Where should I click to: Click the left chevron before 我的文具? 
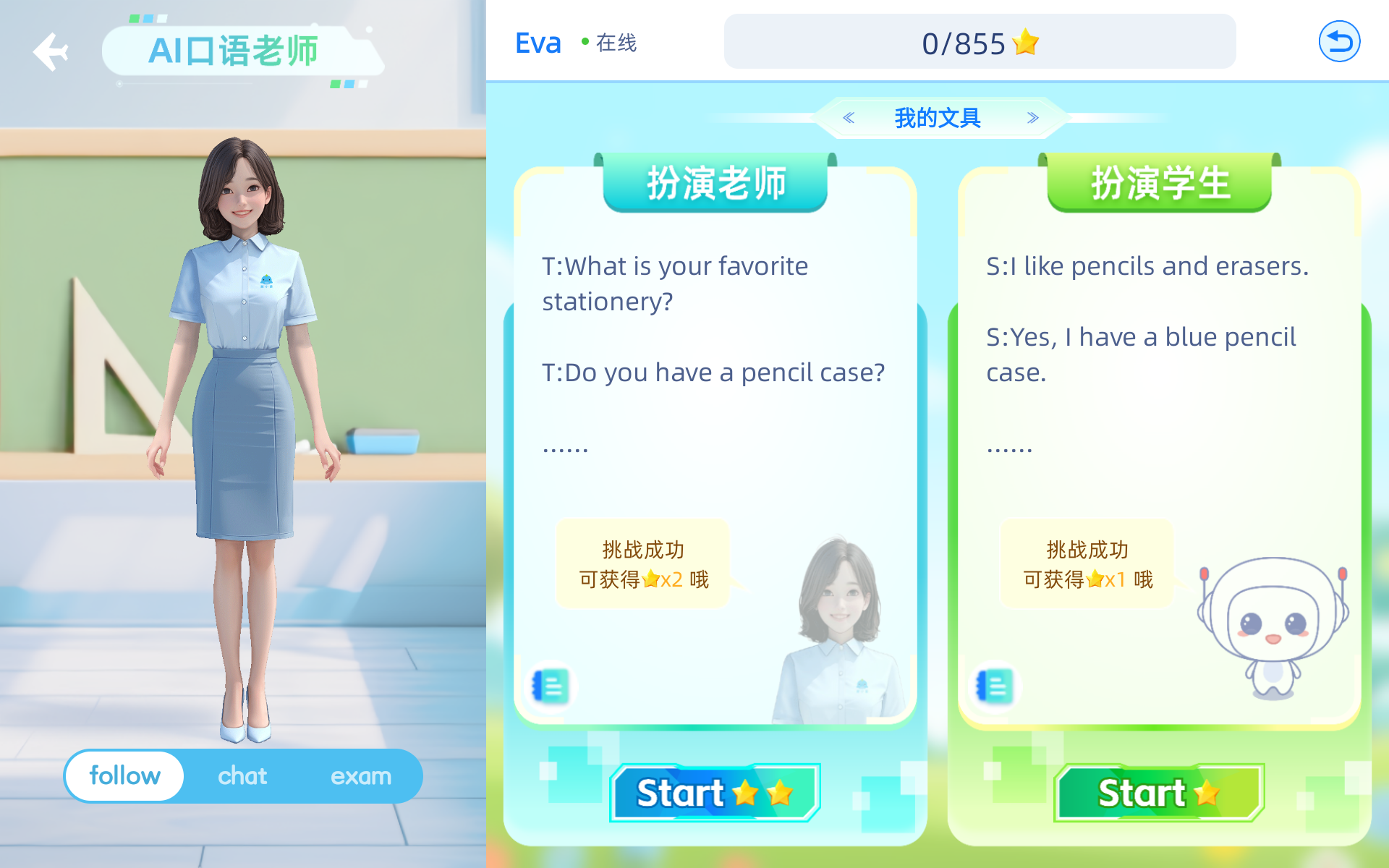848,117
